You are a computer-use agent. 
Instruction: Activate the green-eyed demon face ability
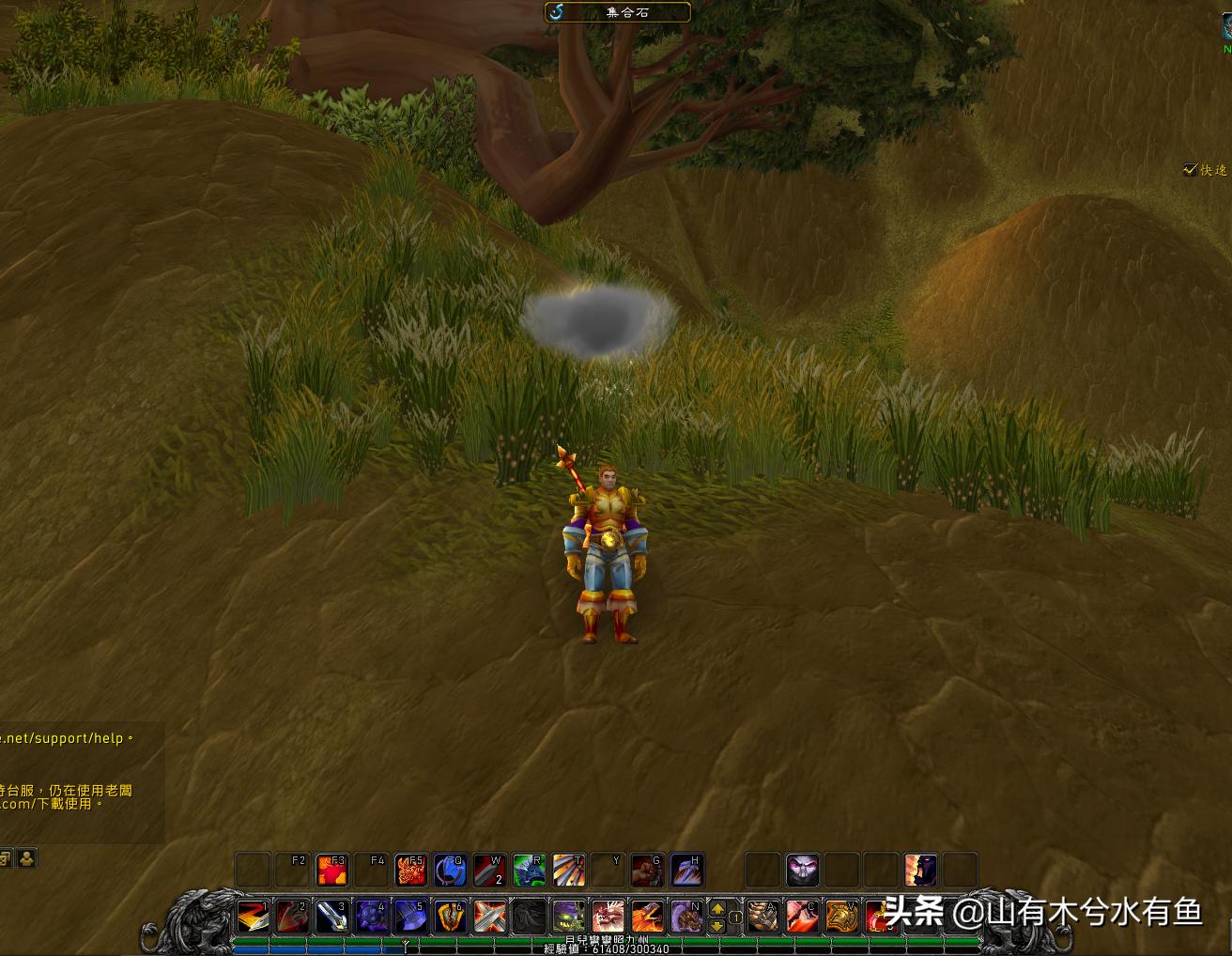pos(568,917)
